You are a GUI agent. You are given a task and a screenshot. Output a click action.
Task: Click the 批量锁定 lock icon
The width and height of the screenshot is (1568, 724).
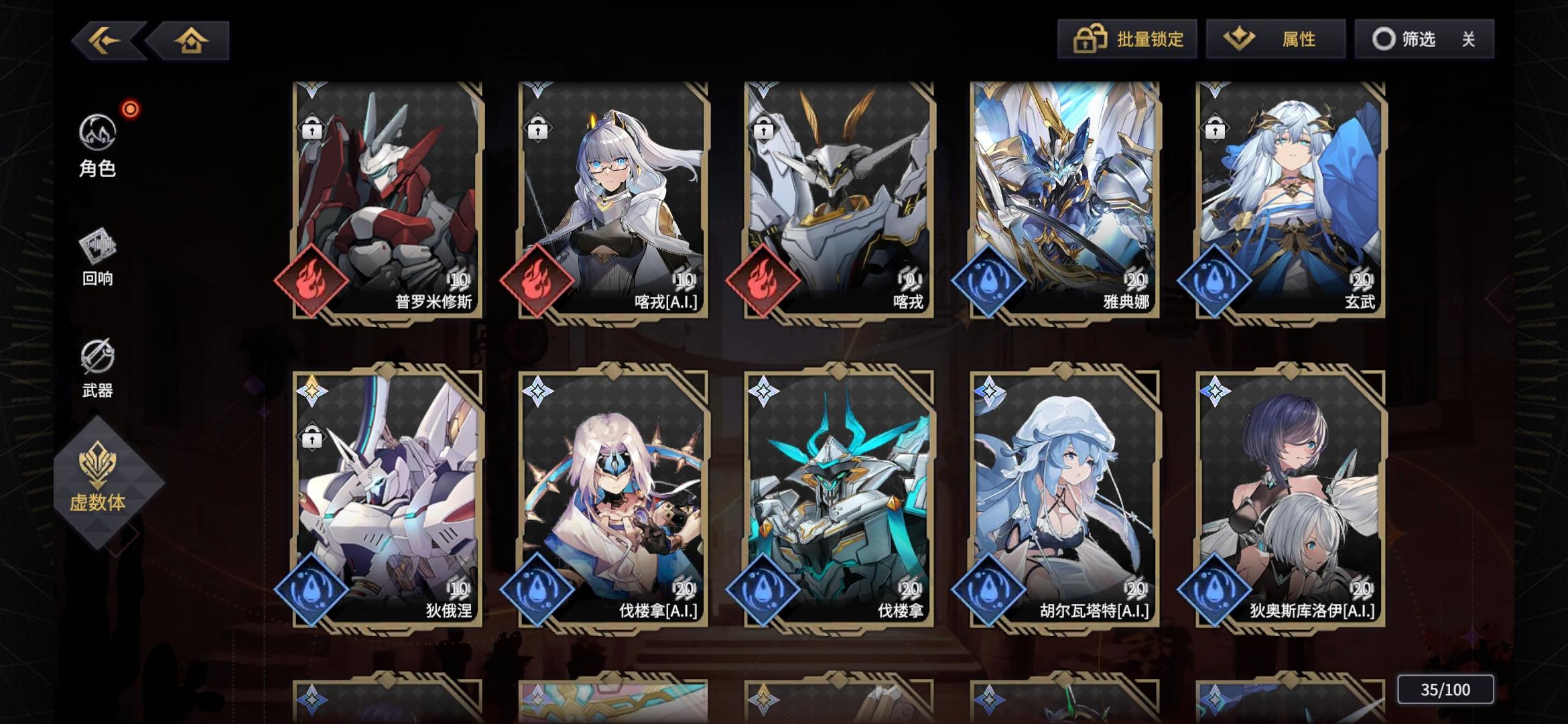click(x=1089, y=40)
